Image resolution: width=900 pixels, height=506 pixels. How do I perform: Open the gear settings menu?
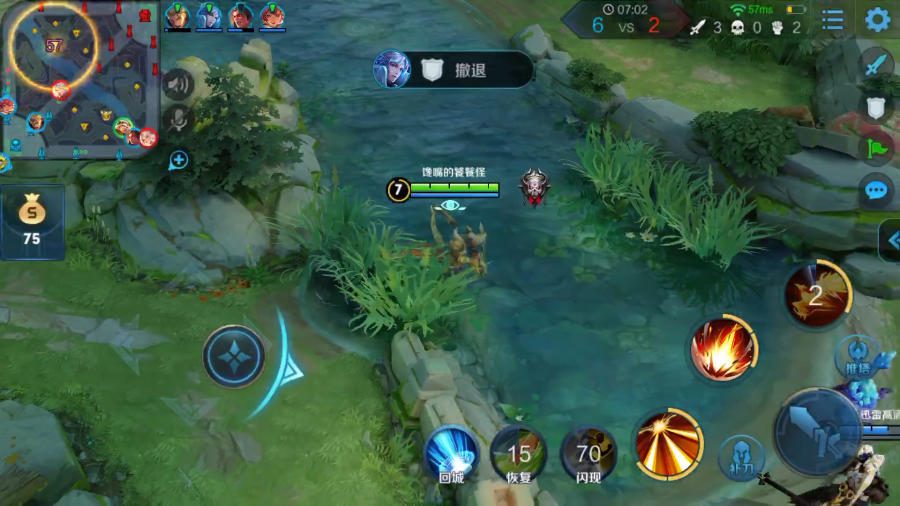click(x=877, y=19)
